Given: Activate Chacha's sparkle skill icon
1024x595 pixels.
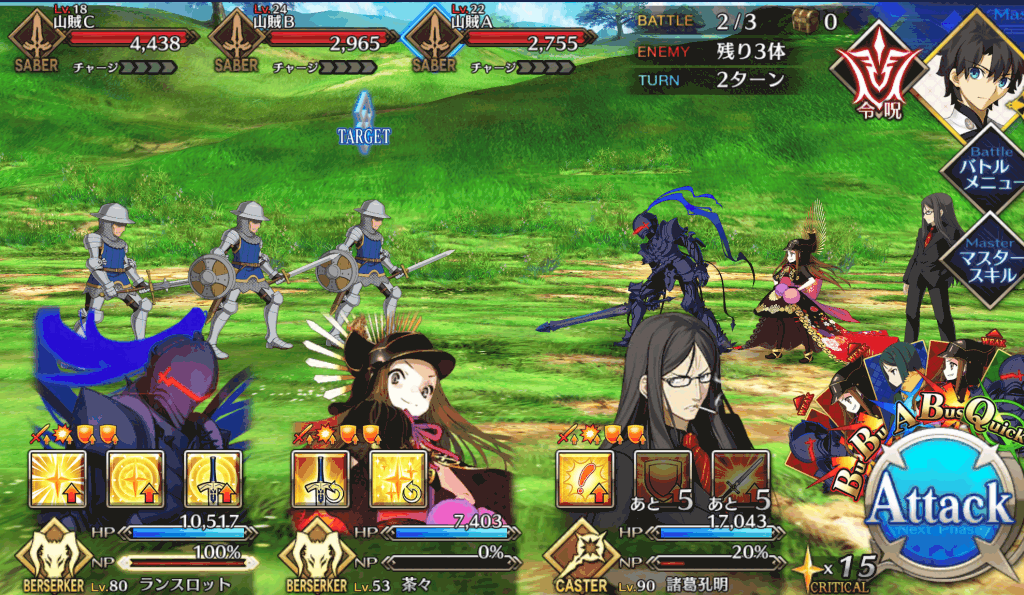Looking at the screenshot, I should pyautogui.click(x=398, y=479).
